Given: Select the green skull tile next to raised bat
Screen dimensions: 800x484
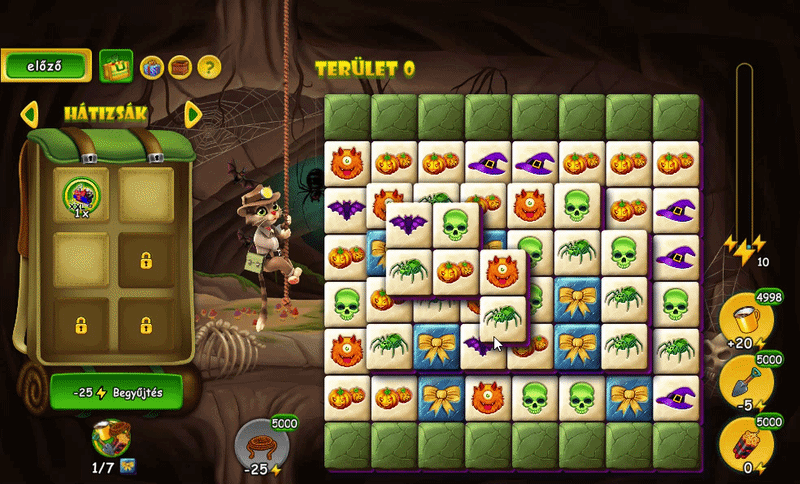Looking at the screenshot, I should tap(455, 224).
